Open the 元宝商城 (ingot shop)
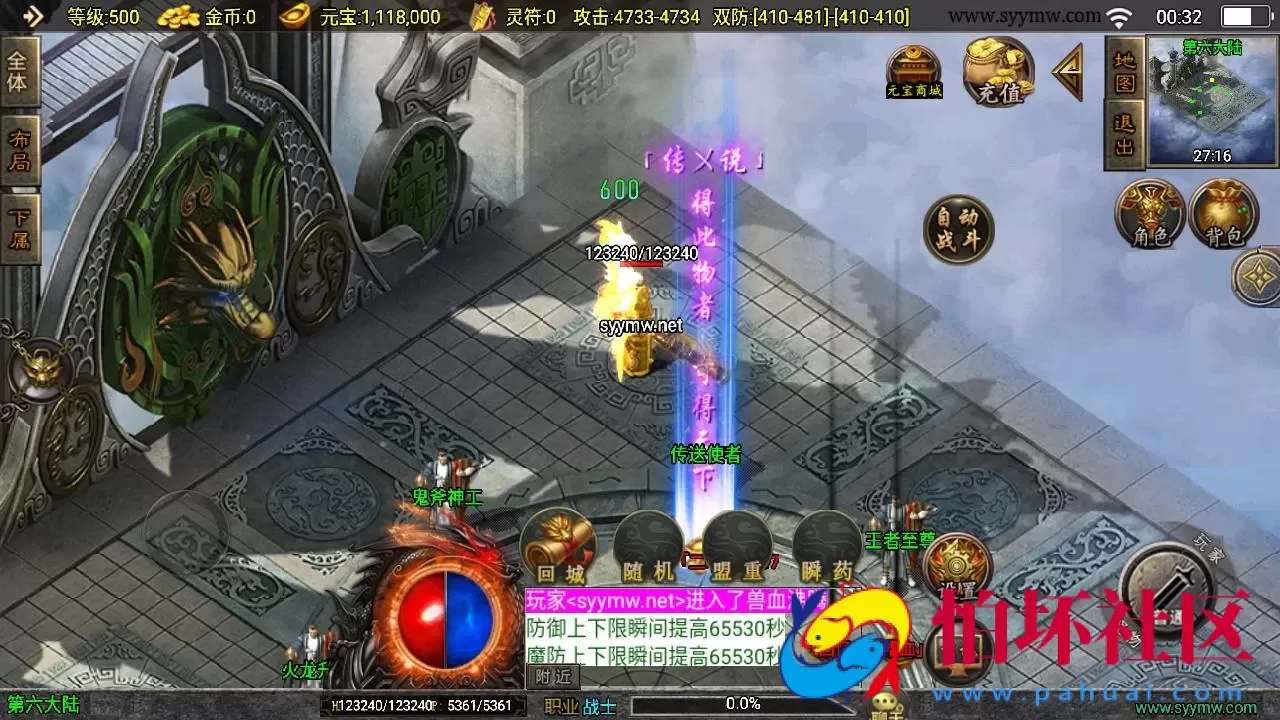 pyautogui.click(x=913, y=72)
